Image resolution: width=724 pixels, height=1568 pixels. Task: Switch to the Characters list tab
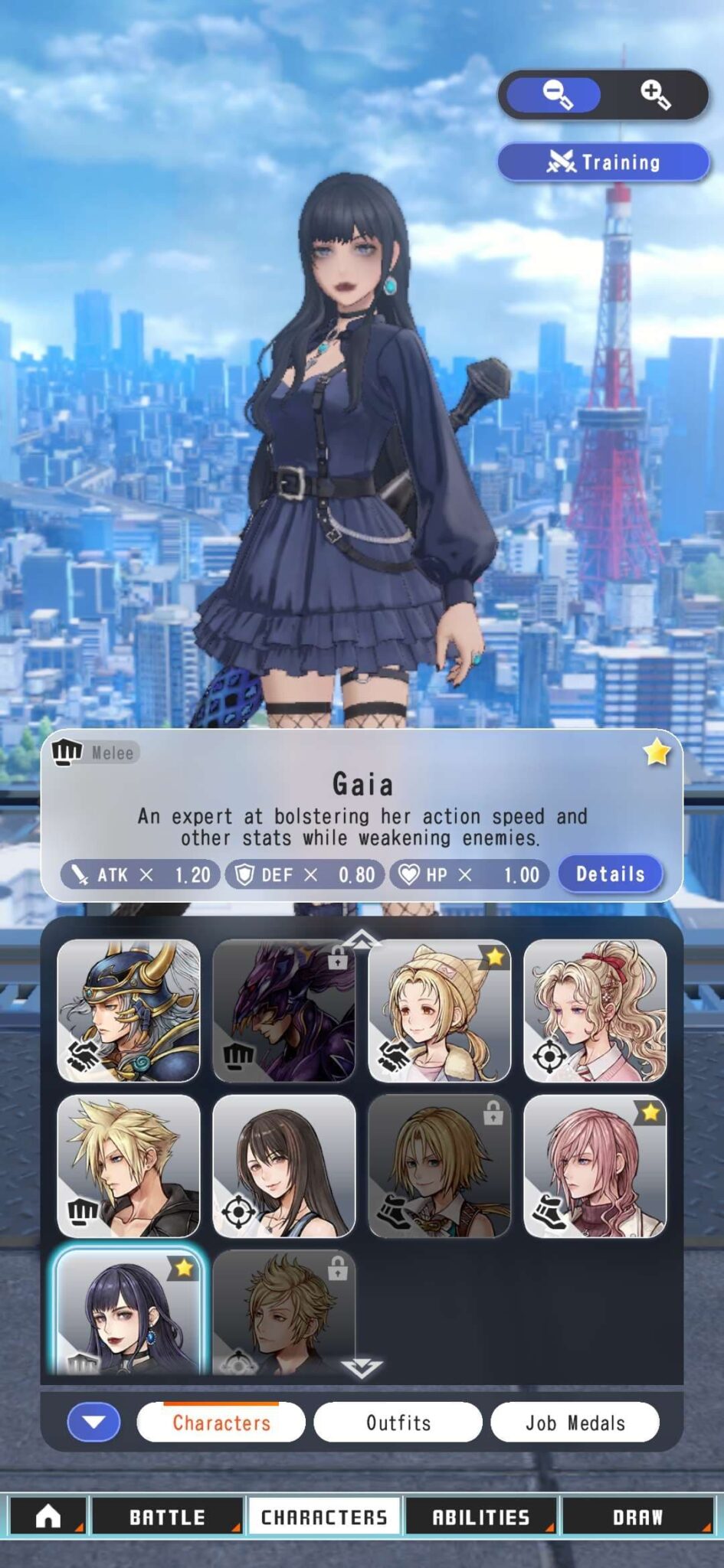coord(221,1423)
